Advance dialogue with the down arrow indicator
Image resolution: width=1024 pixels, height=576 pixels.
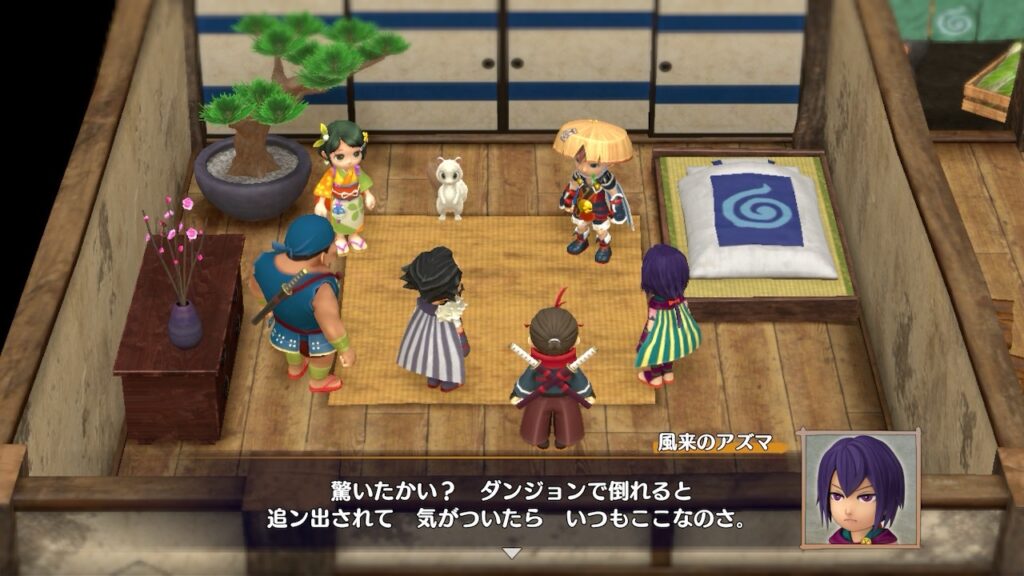pos(511,552)
